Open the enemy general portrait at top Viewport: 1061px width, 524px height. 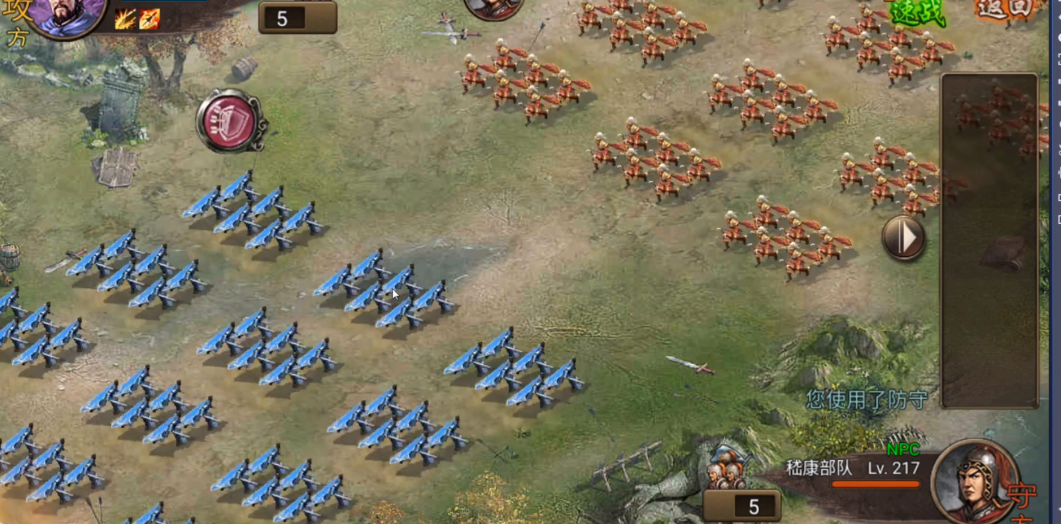(494, 8)
